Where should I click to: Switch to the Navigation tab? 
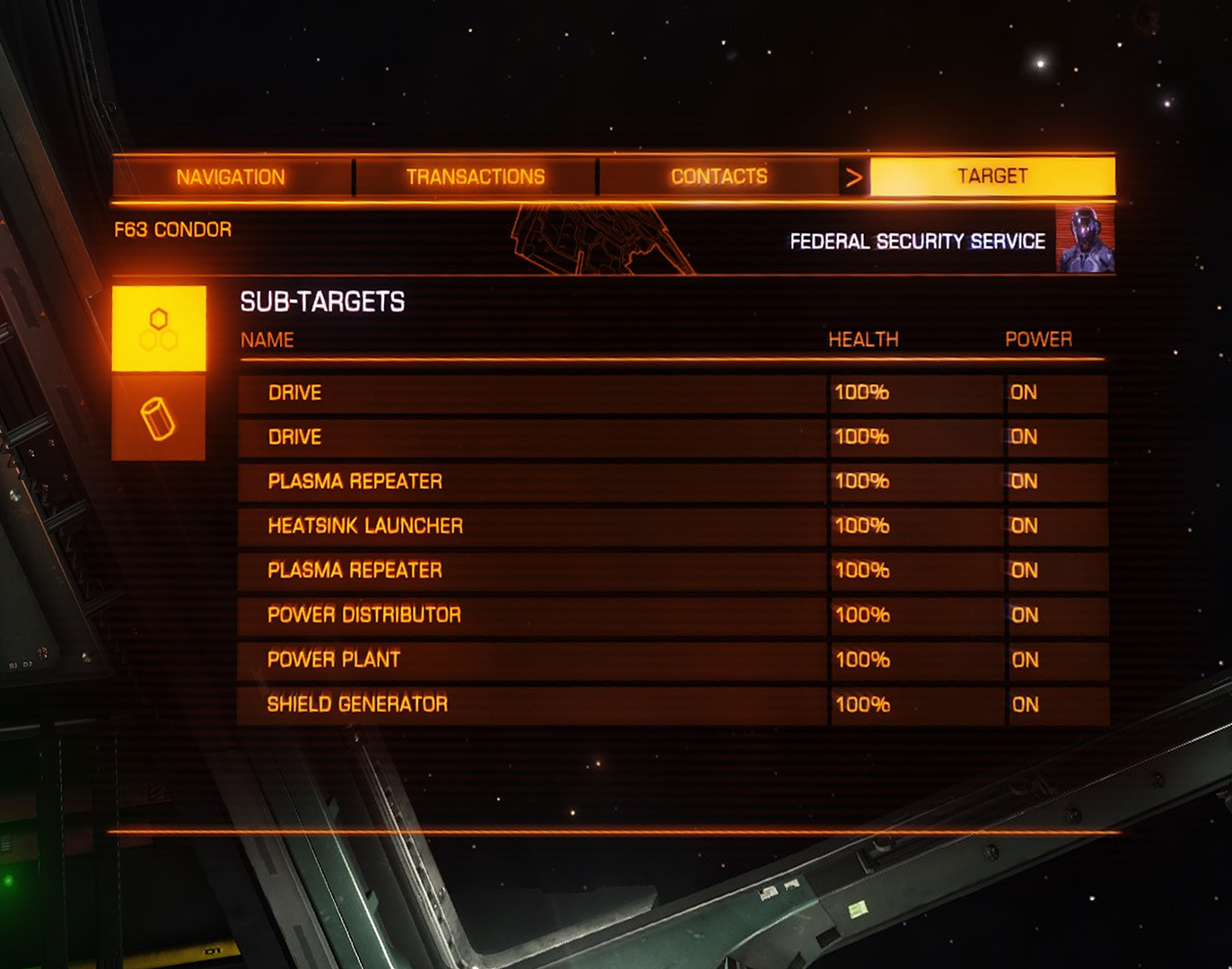[x=231, y=177]
